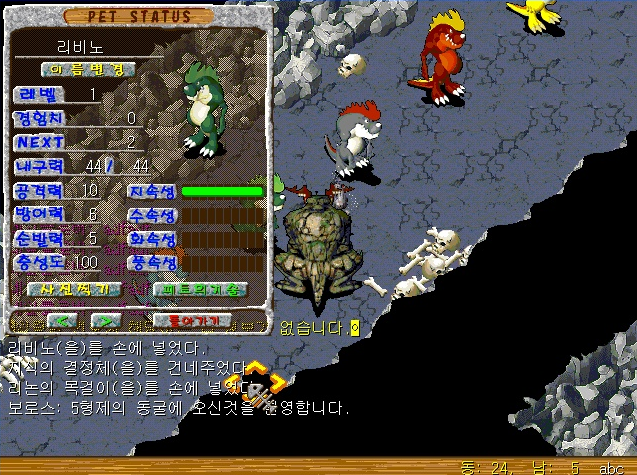Go to the previous pet with left arrow
This screenshot has width=637, height=475.
63,320
